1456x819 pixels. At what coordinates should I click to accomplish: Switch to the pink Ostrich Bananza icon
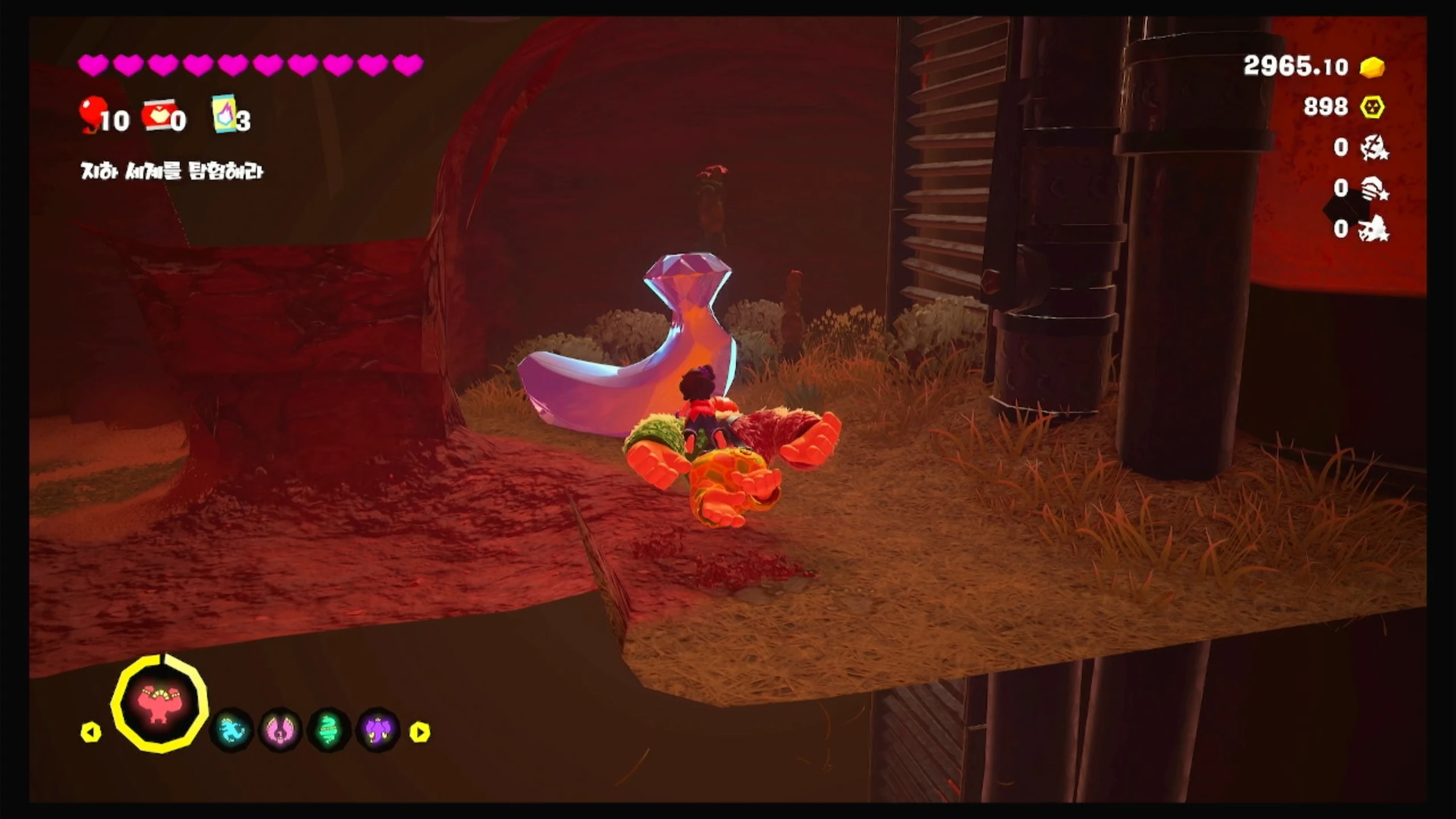point(280,730)
